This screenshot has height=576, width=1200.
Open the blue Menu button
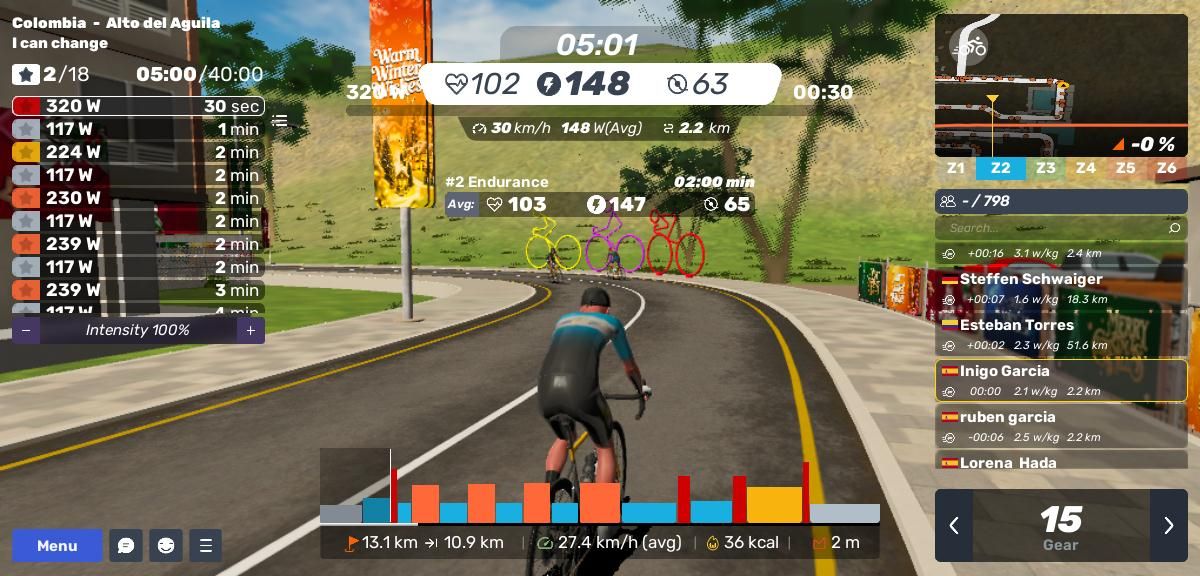[57, 545]
